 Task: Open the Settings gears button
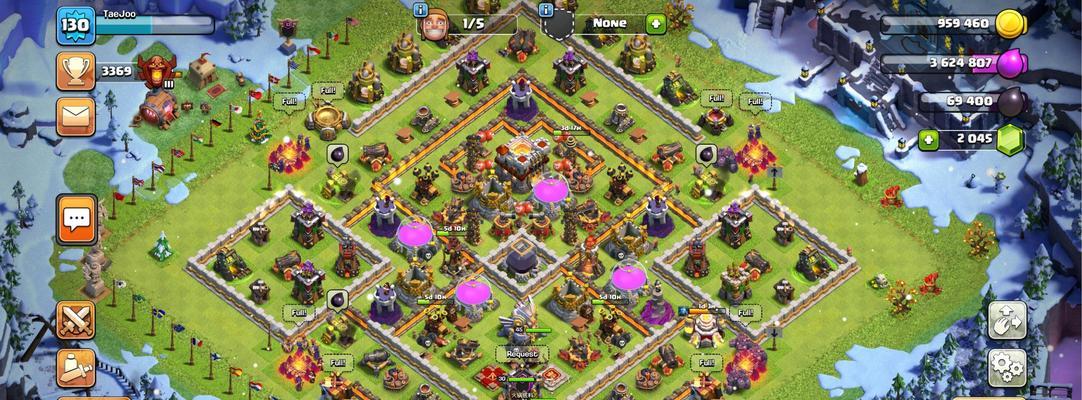(1007, 368)
